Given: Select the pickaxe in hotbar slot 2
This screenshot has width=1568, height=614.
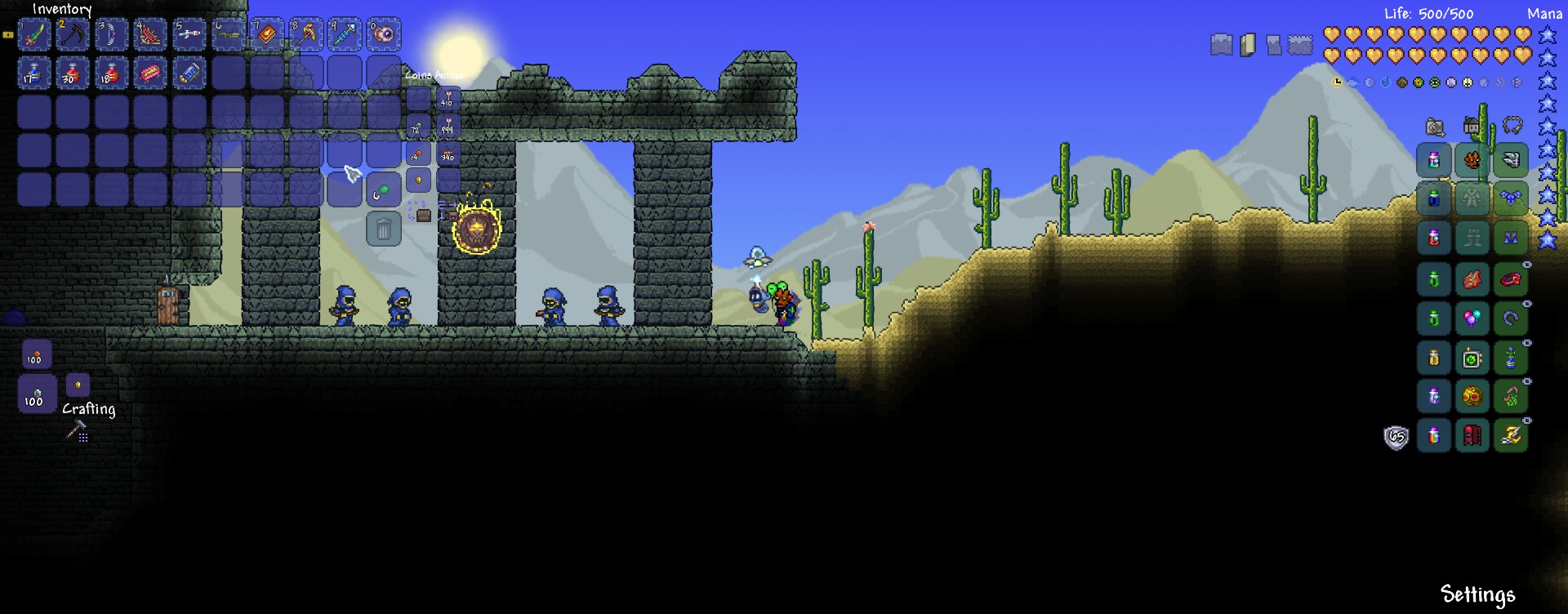Looking at the screenshot, I should click(73, 34).
